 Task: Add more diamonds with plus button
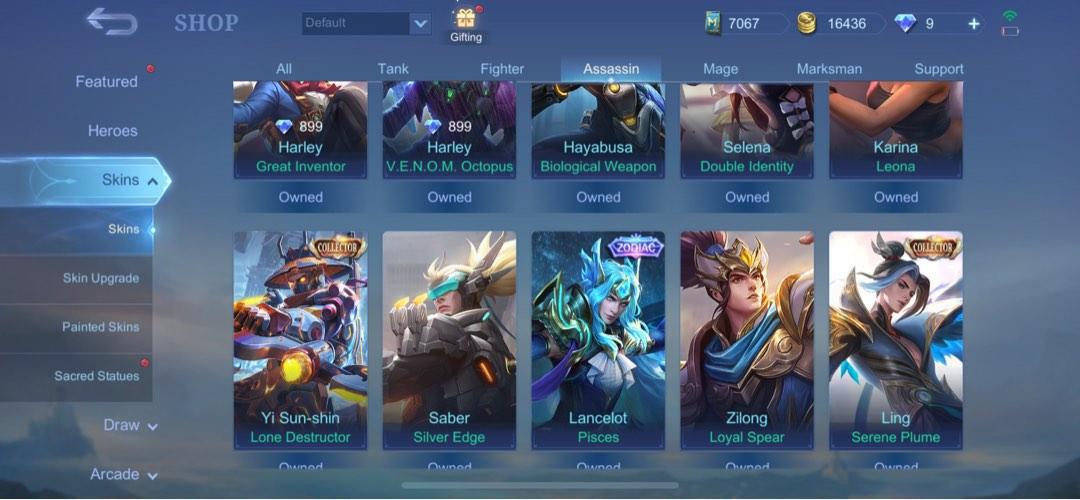974,23
